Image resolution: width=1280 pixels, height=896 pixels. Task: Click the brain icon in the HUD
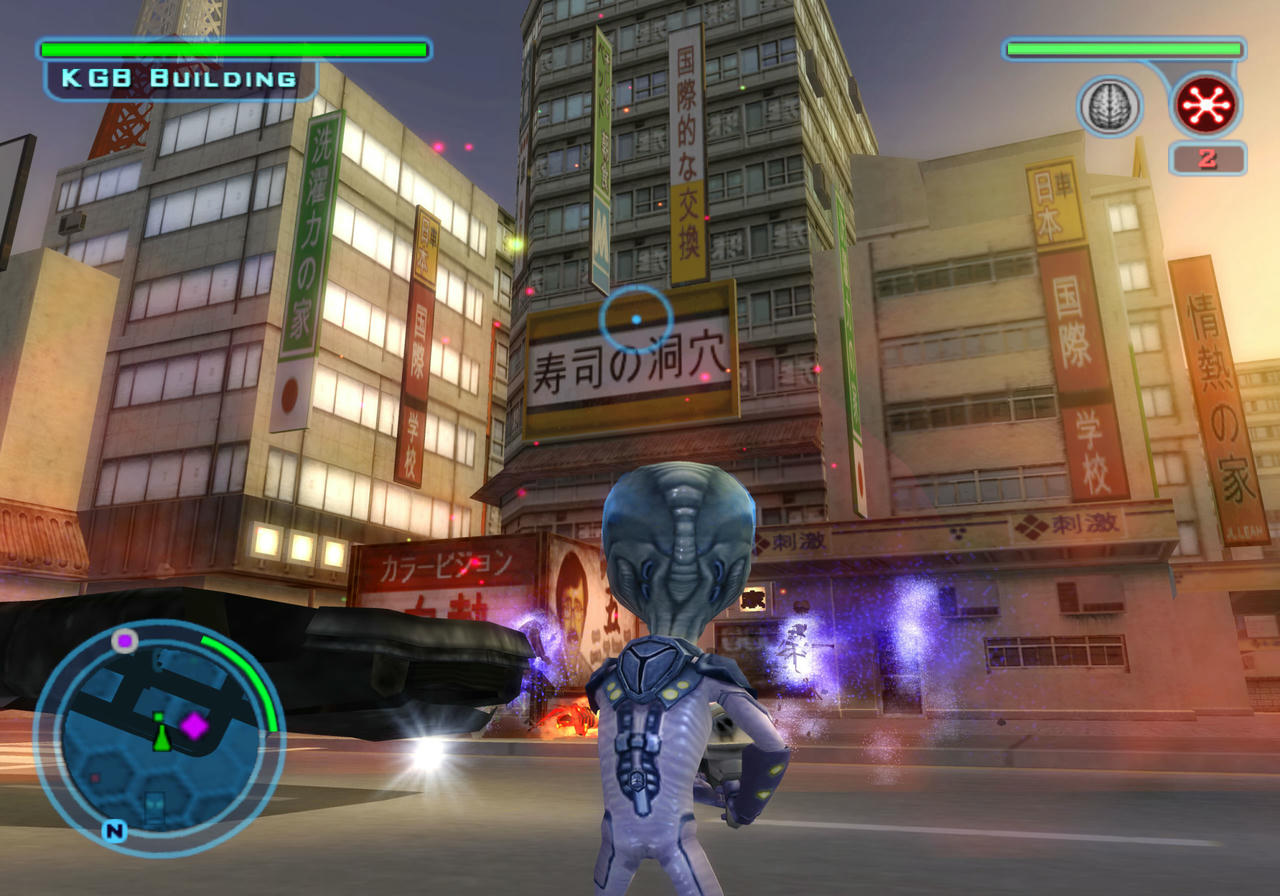[1109, 106]
